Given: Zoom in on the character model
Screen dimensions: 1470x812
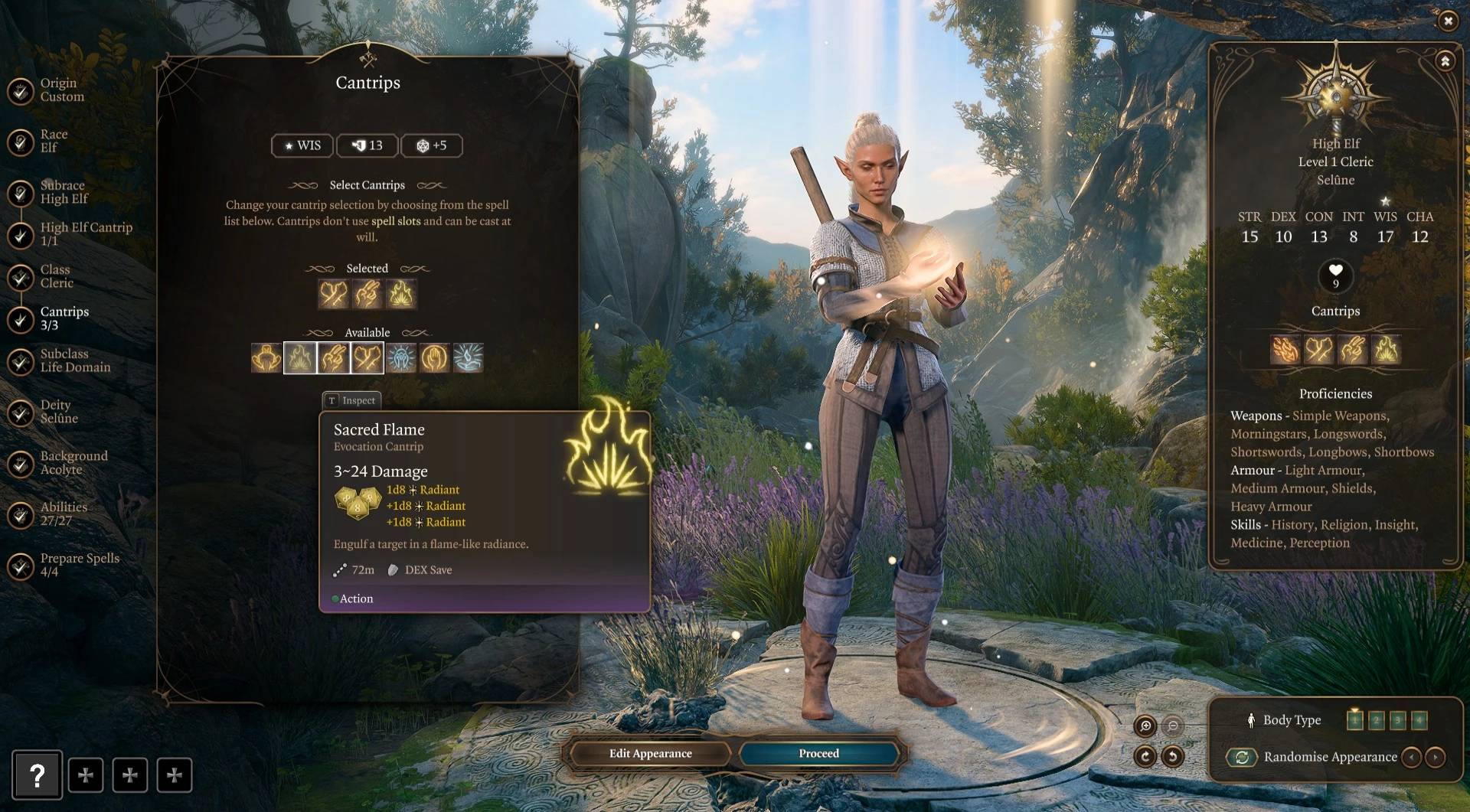Looking at the screenshot, I should (x=1145, y=726).
